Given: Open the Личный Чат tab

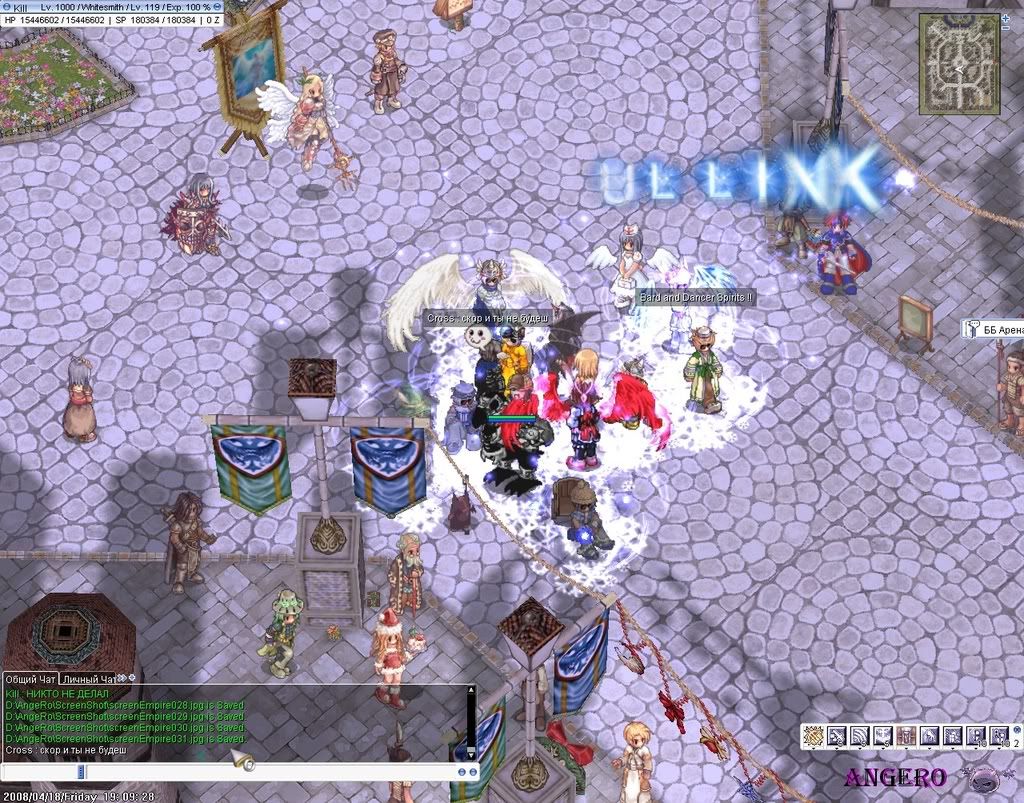Looking at the screenshot, I should [90, 679].
